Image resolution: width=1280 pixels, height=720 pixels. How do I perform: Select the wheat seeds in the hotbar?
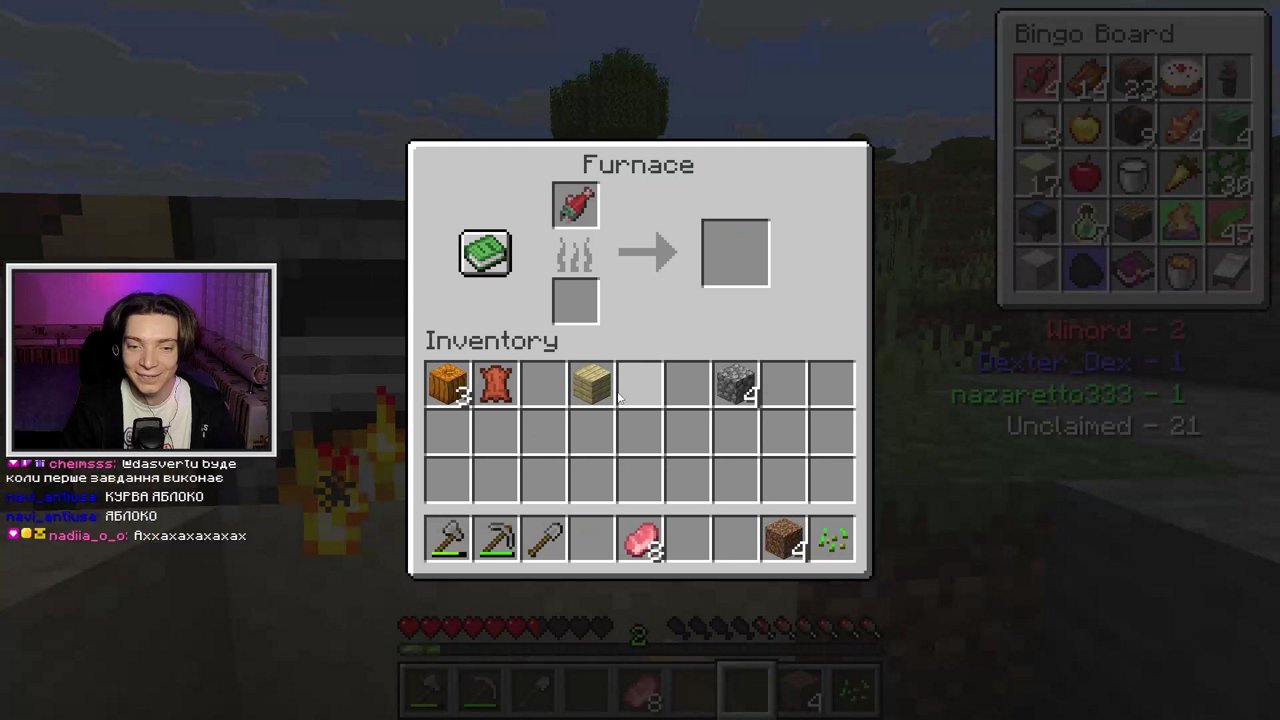pos(831,539)
